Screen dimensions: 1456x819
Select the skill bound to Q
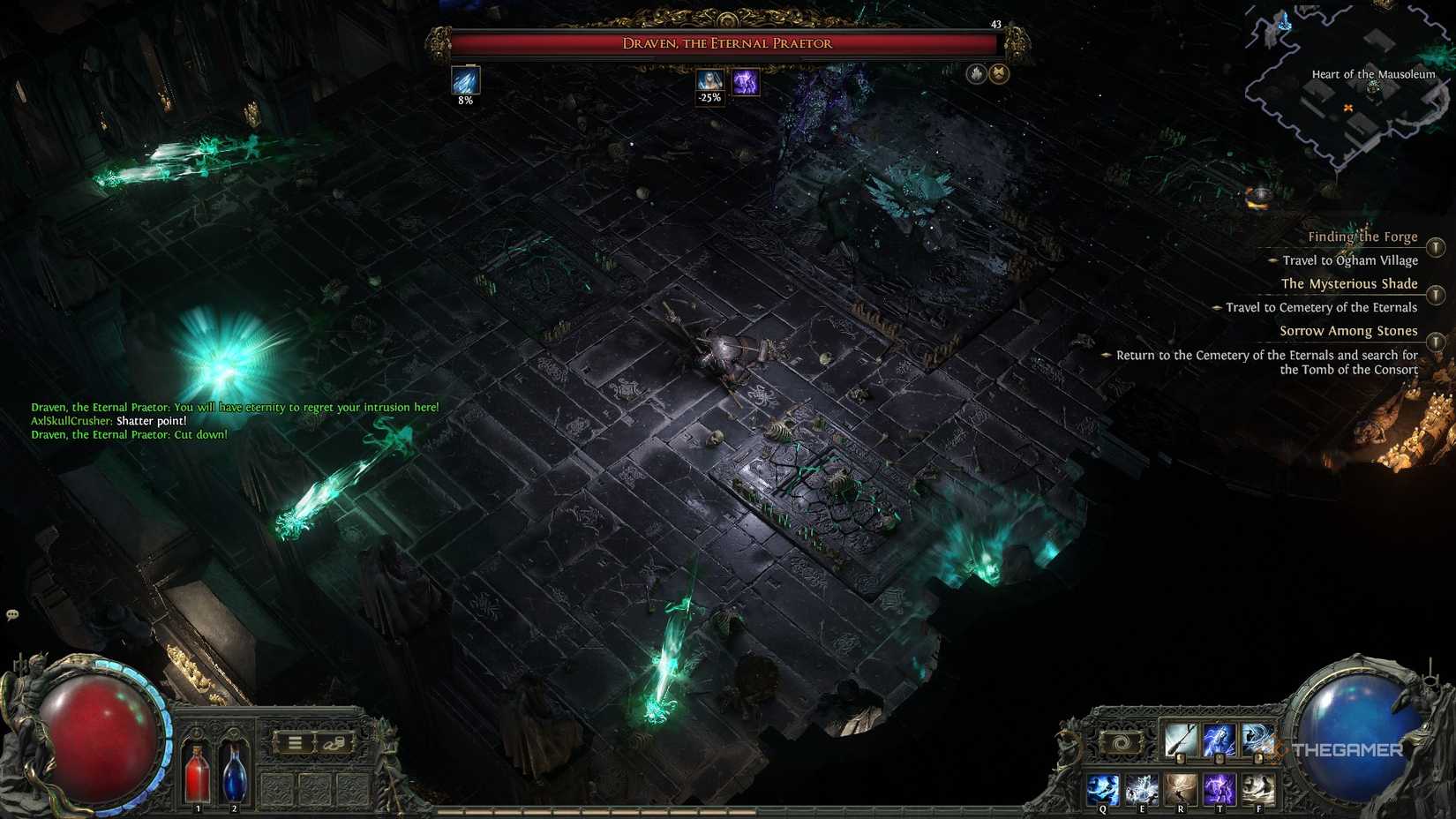tap(1102, 789)
